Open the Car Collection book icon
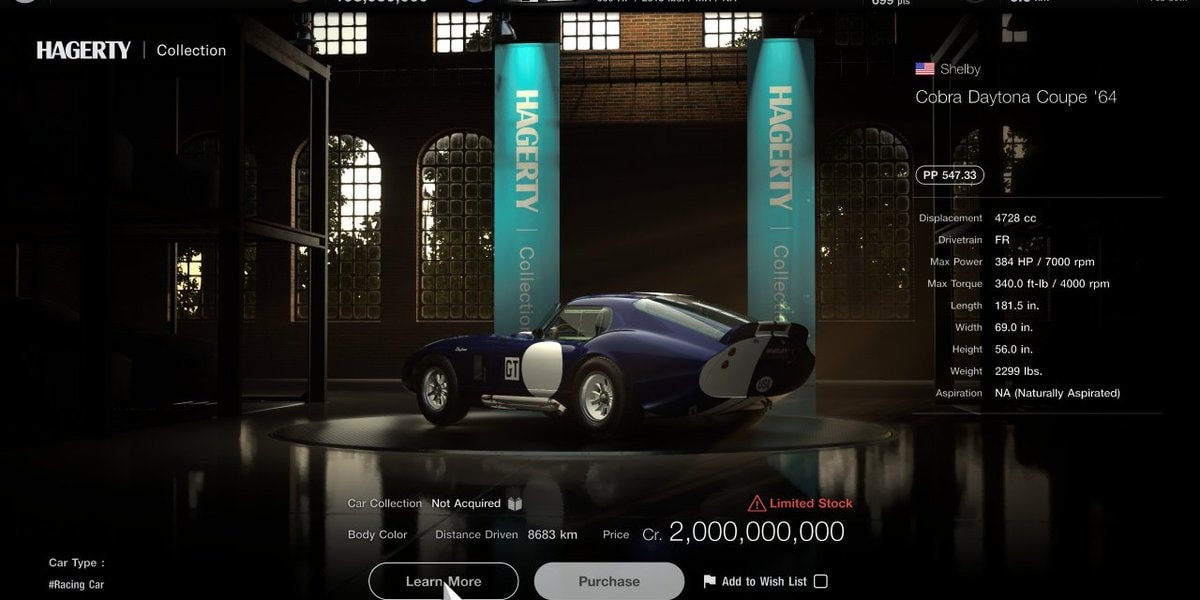 click(x=515, y=504)
